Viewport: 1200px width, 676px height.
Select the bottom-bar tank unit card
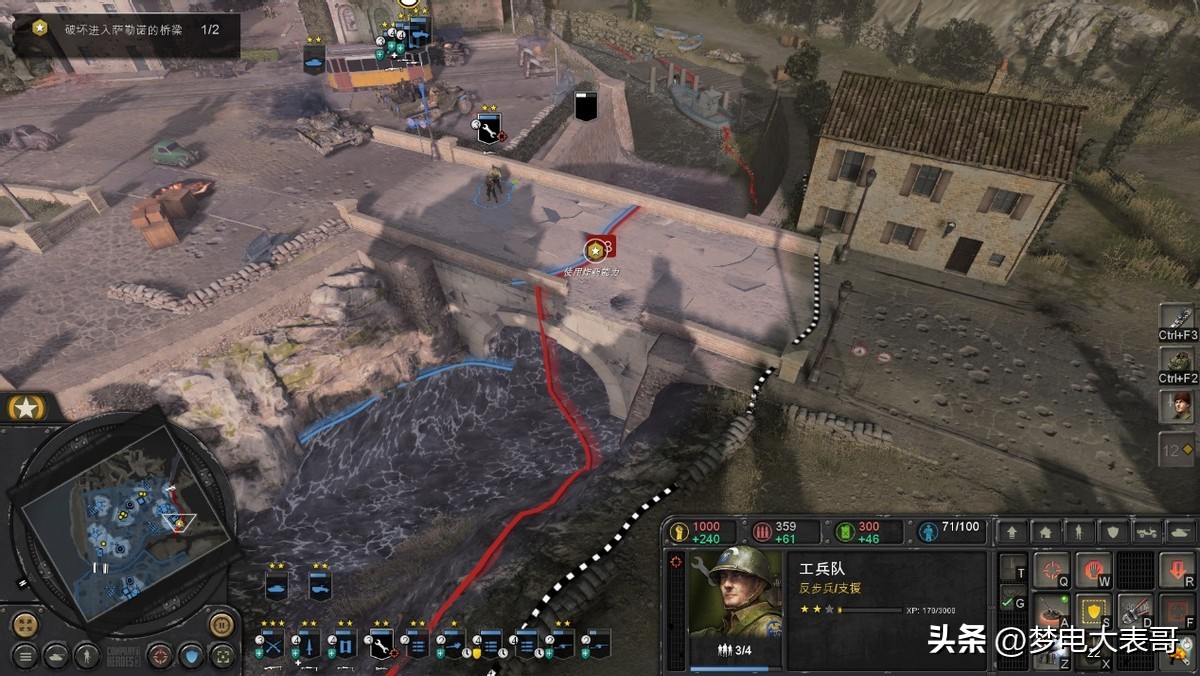tap(277, 586)
